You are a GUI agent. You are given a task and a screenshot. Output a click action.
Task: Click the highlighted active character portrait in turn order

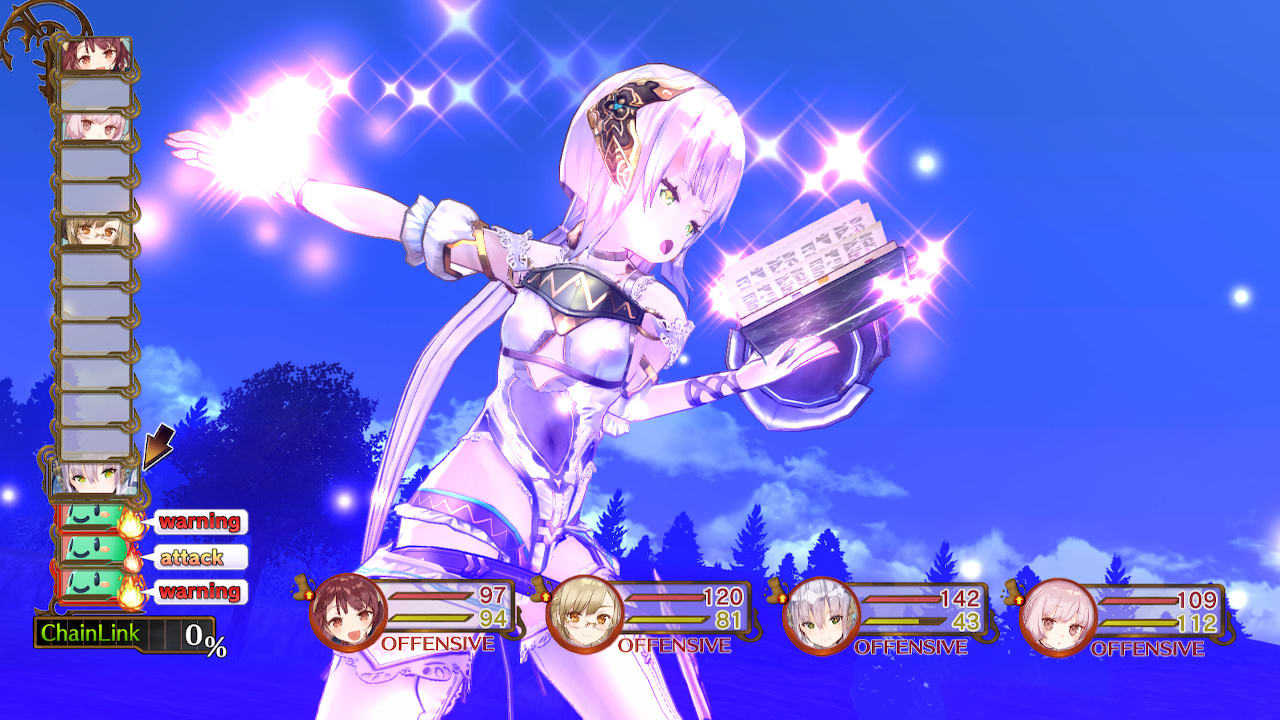click(95, 482)
